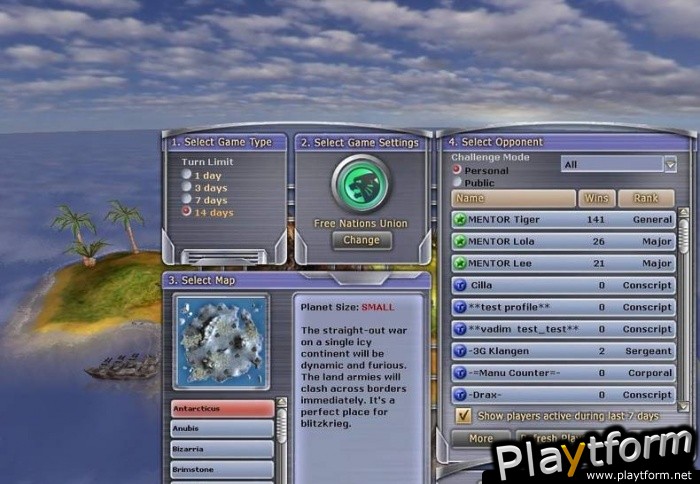
Task: Set turn limit to 7 days
Action: coord(186,200)
